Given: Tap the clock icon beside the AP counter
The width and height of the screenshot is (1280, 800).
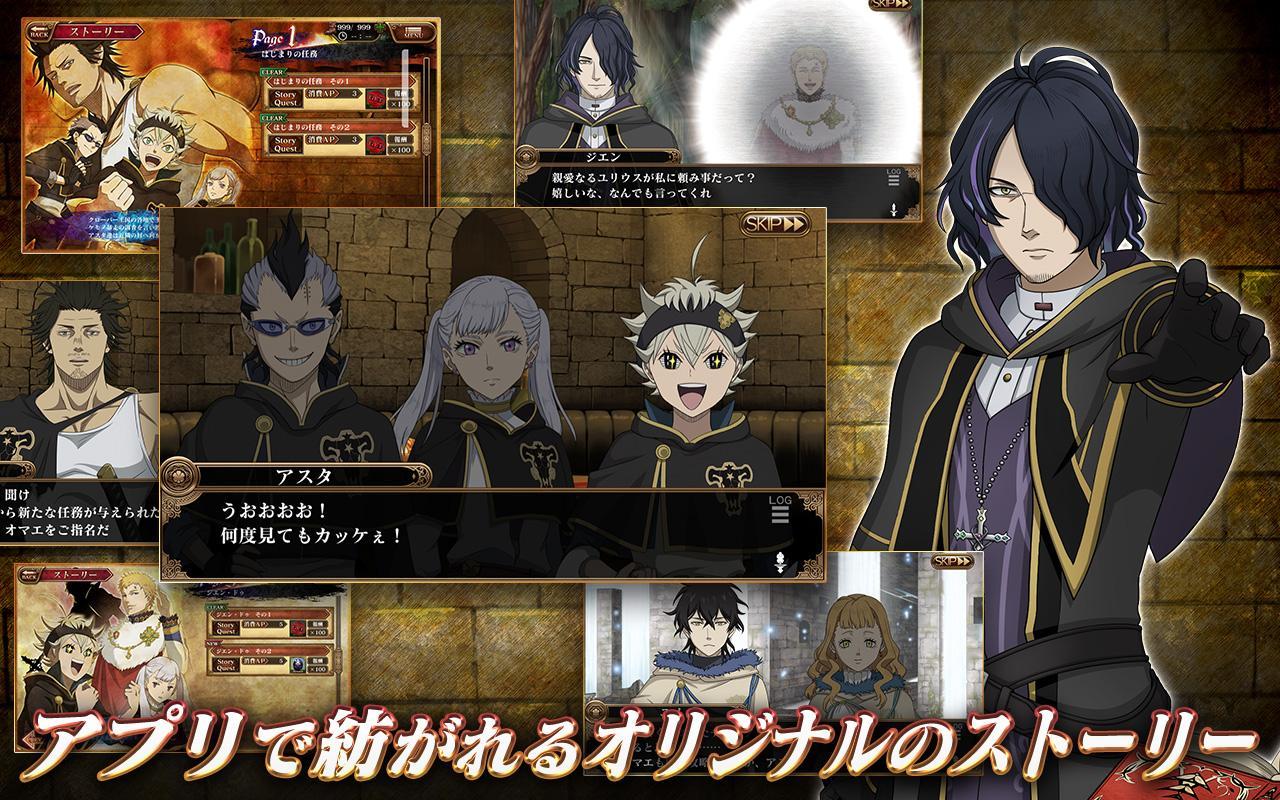Looking at the screenshot, I should 342,37.
